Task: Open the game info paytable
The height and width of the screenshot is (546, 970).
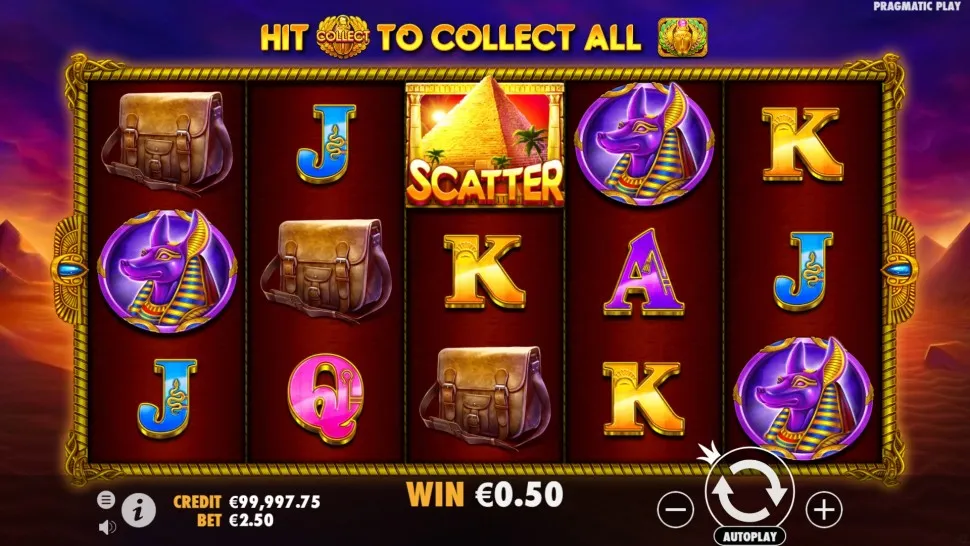Action: (x=139, y=510)
